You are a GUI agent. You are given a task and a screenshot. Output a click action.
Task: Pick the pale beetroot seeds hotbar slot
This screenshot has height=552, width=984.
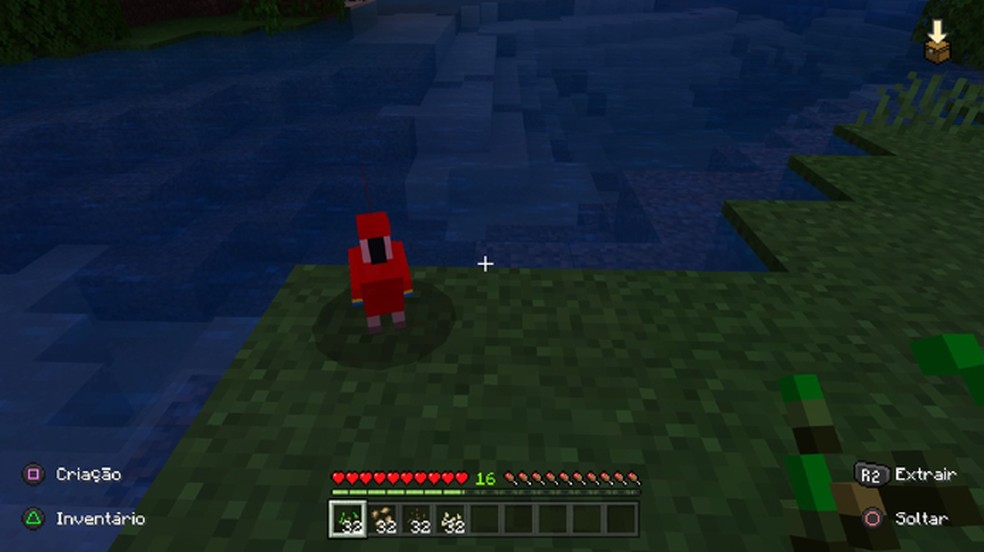[452, 519]
